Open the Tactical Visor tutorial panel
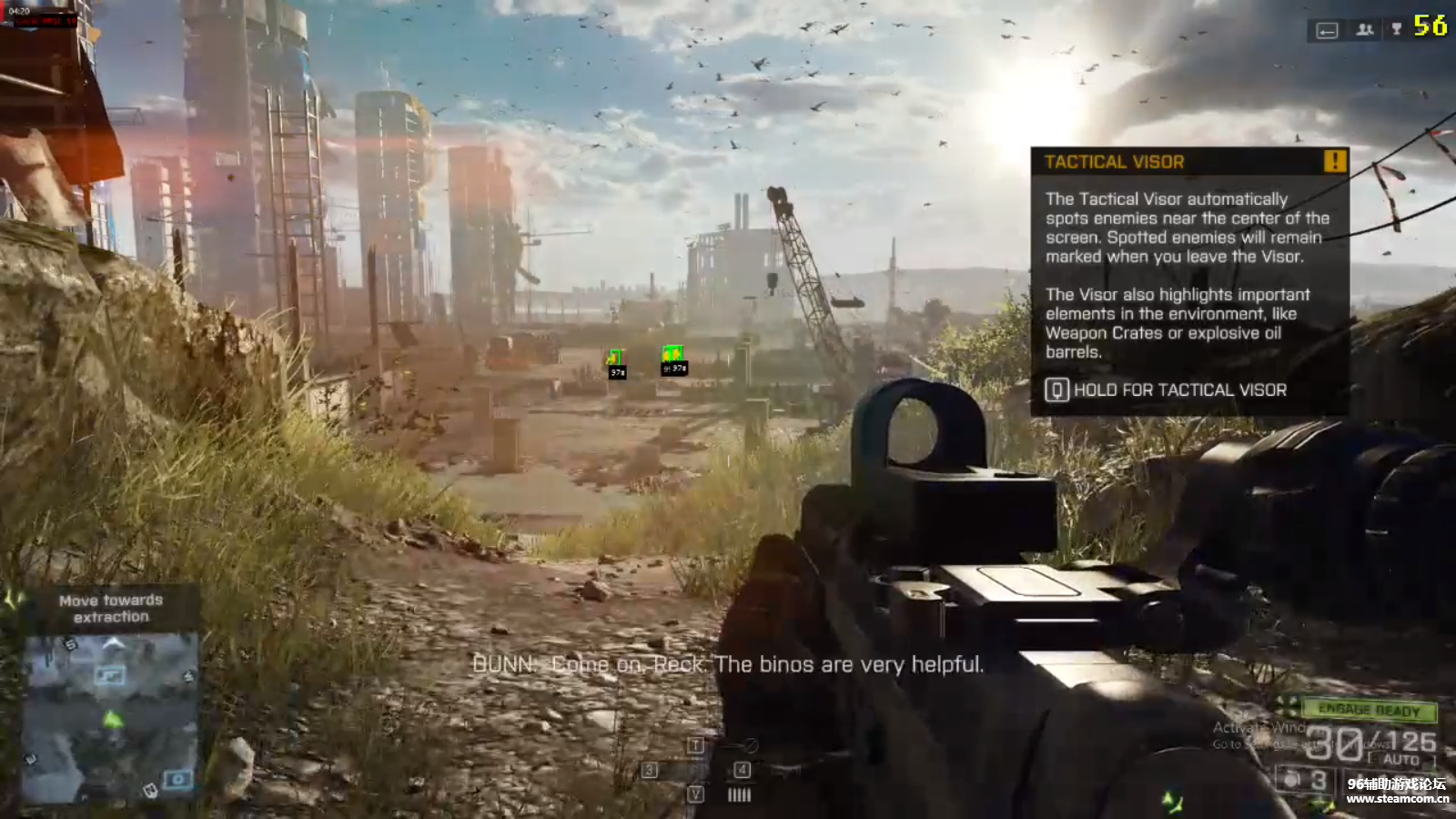Image resolution: width=1456 pixels, height=819 pixels. (1188, 282)
